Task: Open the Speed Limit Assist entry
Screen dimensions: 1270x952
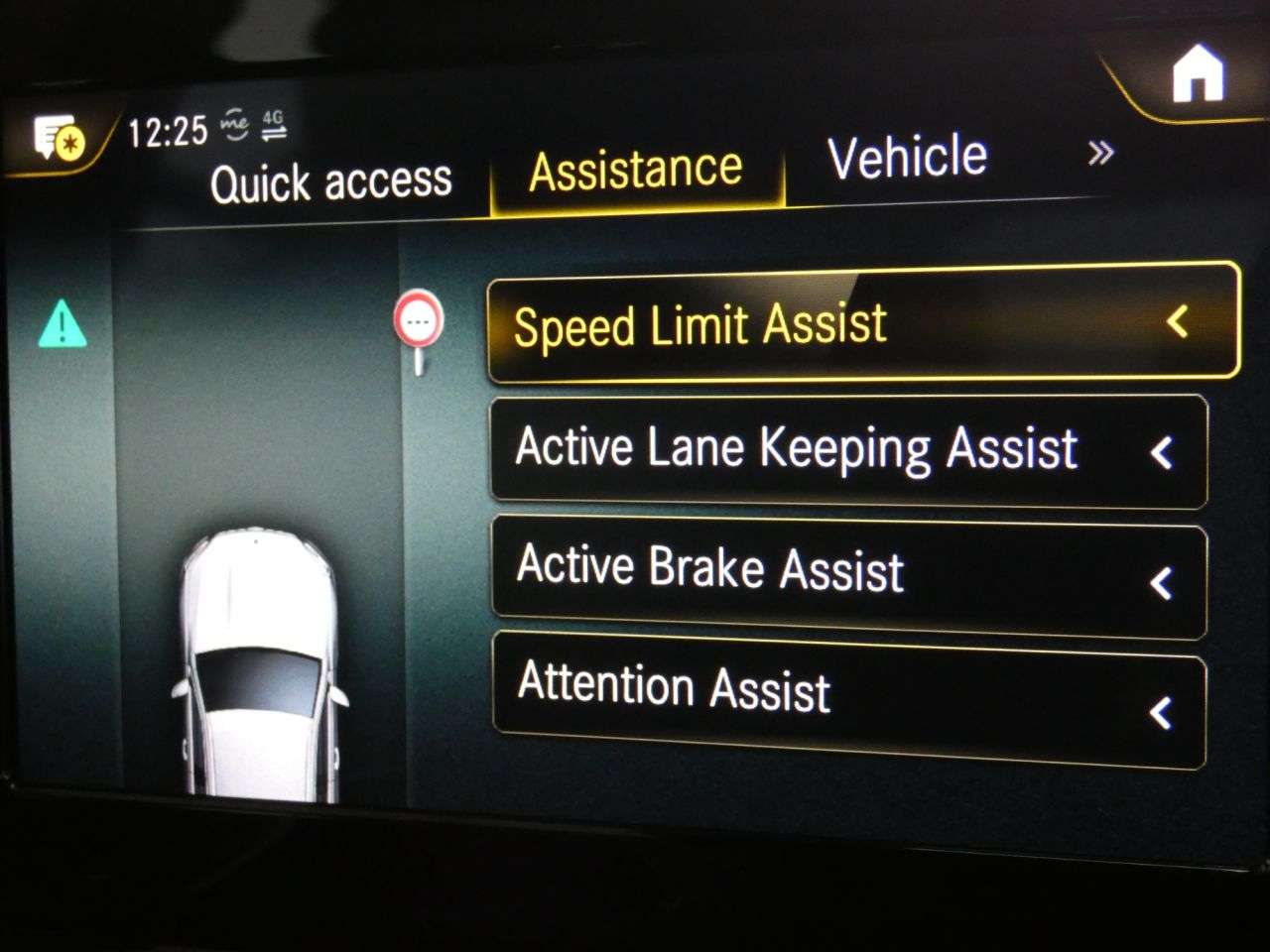Action: [861, 324]
